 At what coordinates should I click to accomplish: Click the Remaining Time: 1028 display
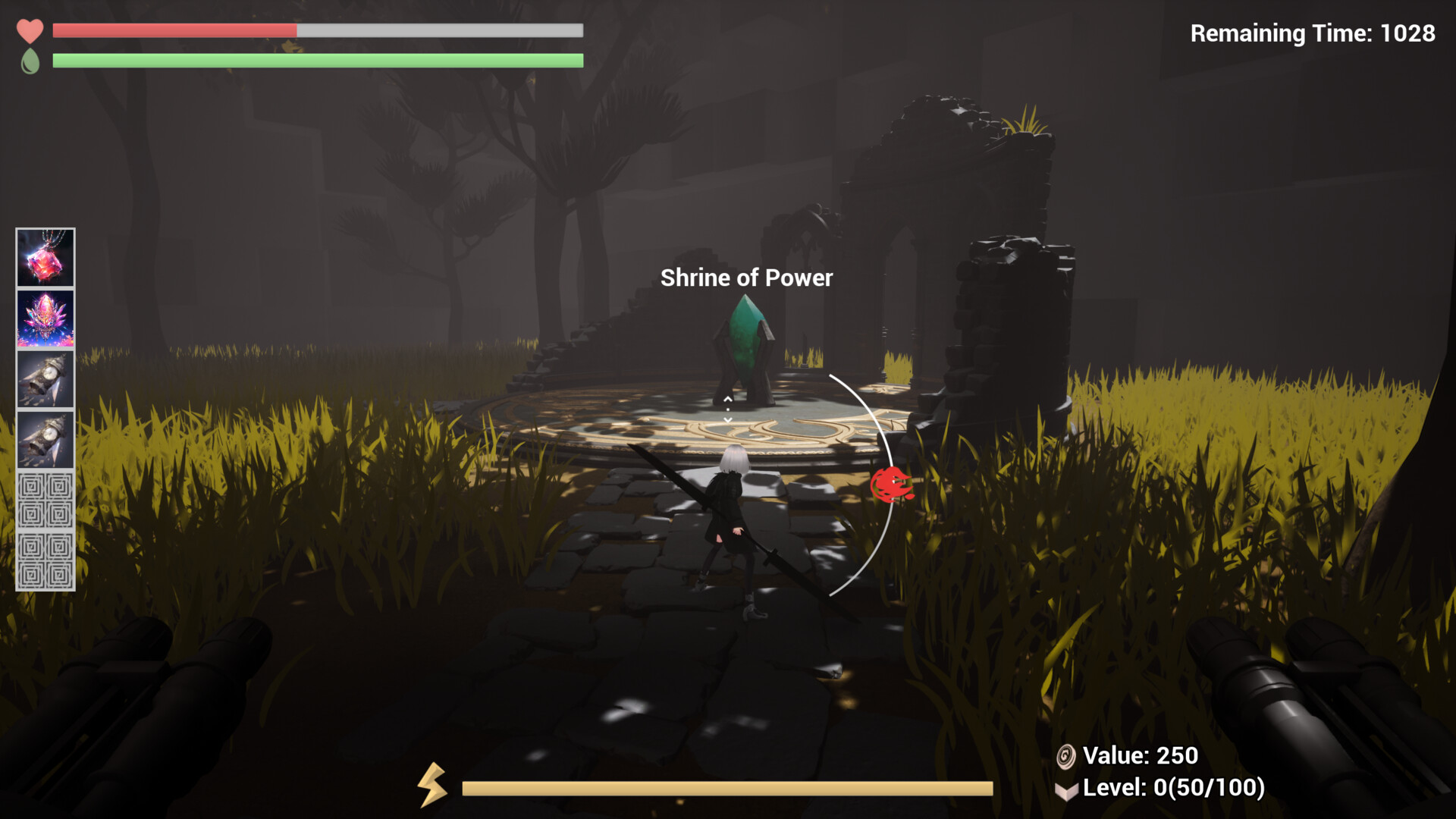click(x=1312, y=33)
